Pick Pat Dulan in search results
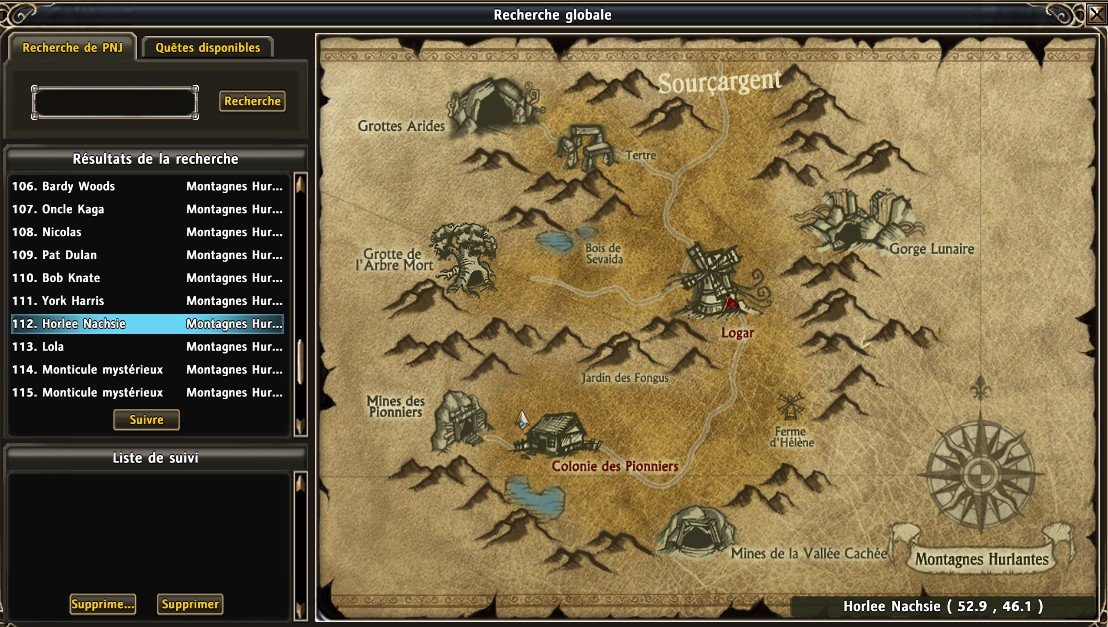 coord(147,255)
